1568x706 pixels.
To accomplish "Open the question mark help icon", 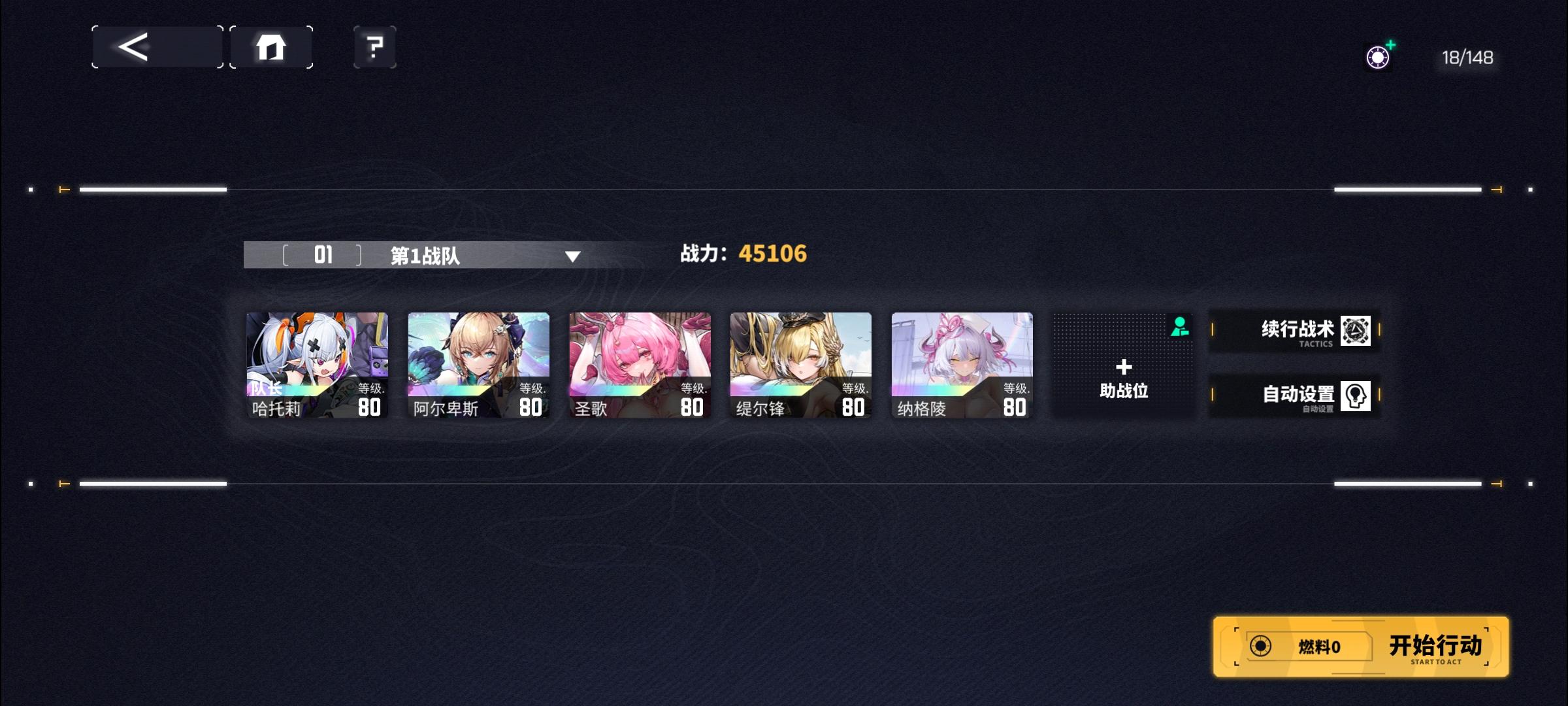I will [373, 46].
